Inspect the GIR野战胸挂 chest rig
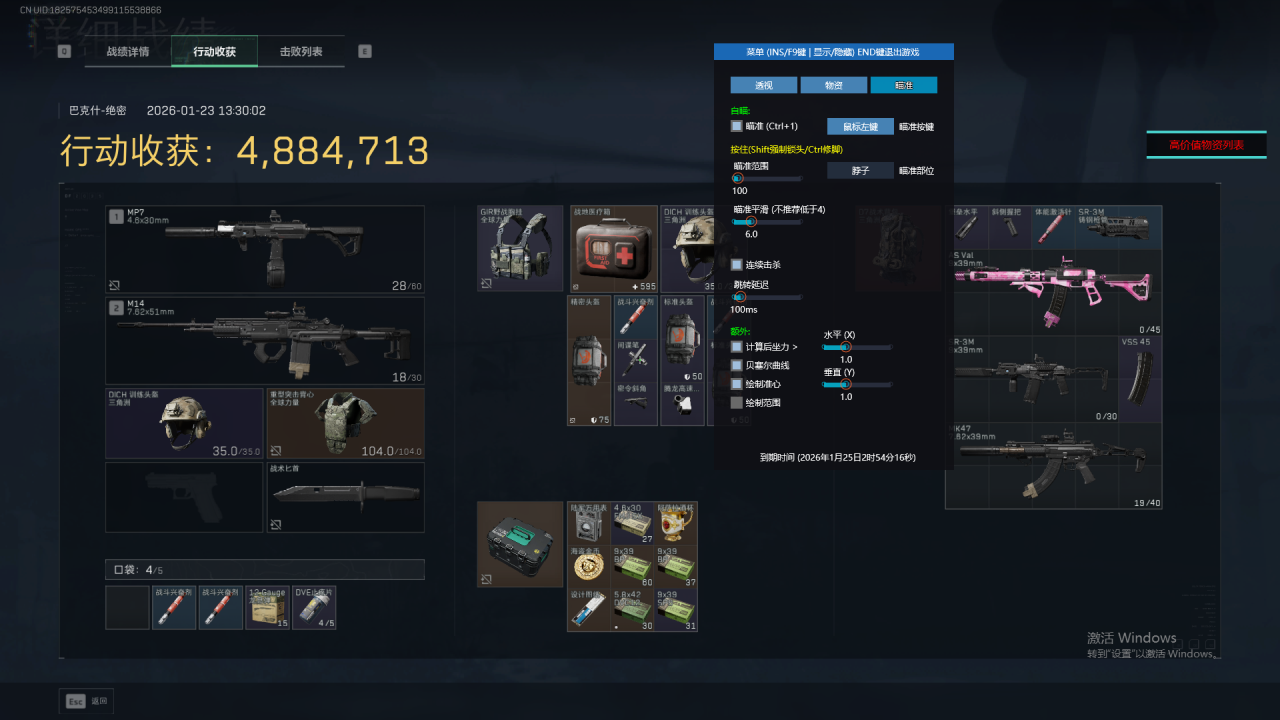Image resolution: width=1280 pixels, height=720 pixels. click(519, 249)
